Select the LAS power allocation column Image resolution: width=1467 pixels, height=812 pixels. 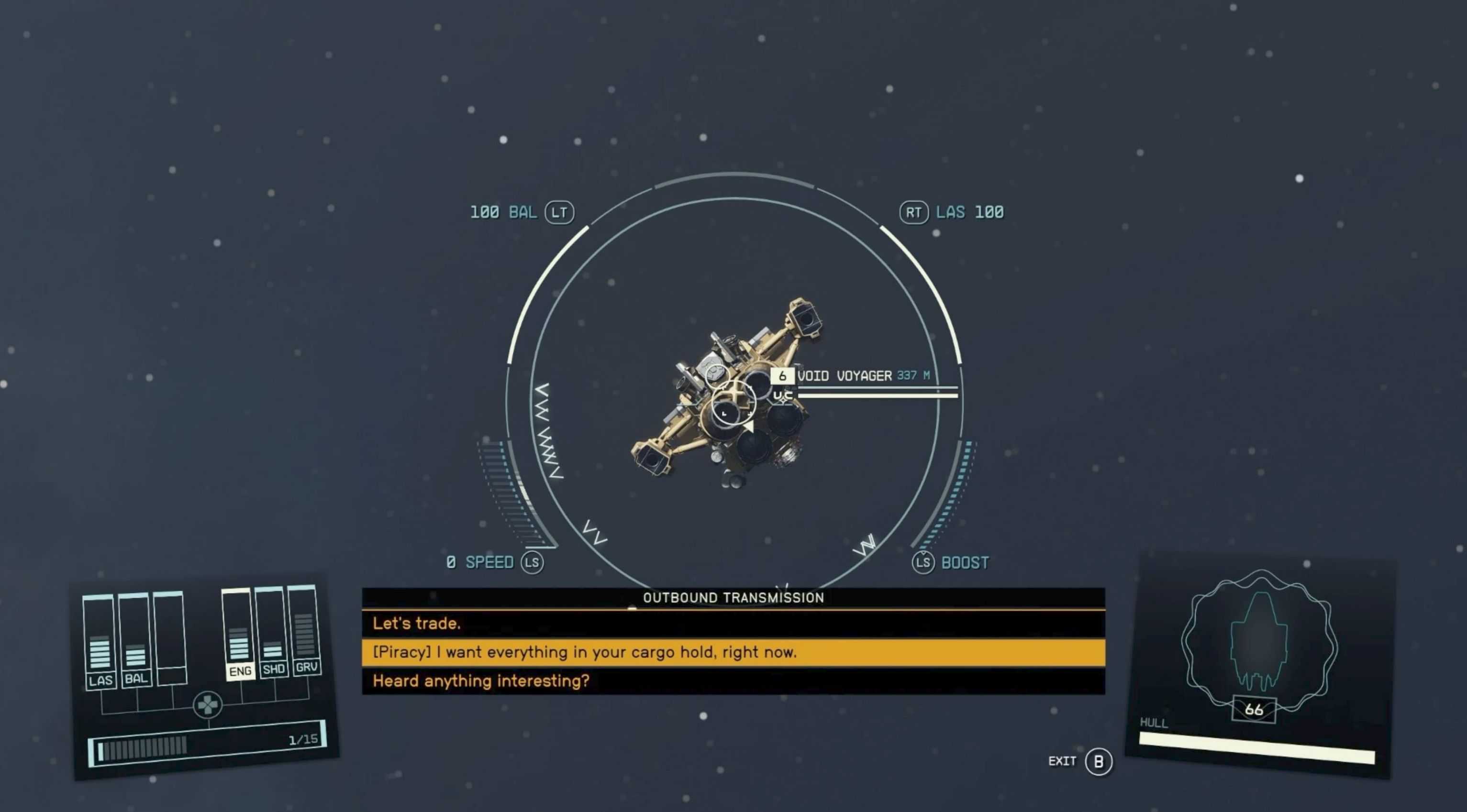100,643
